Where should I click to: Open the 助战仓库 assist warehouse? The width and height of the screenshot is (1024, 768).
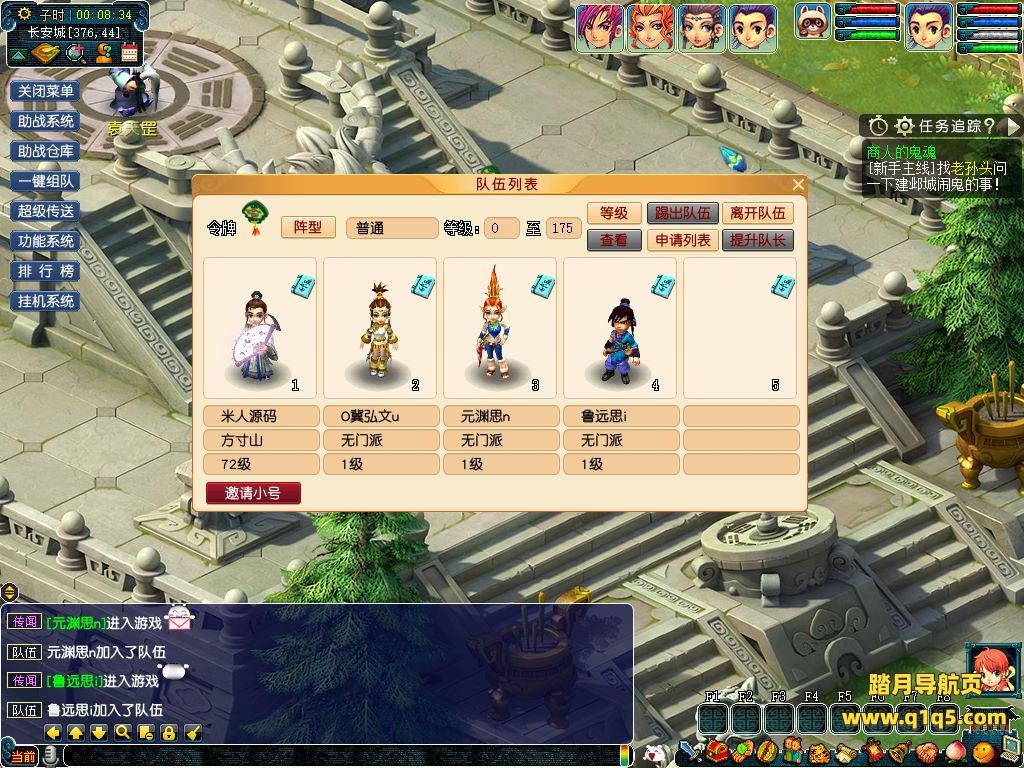[x=46, y=151]
